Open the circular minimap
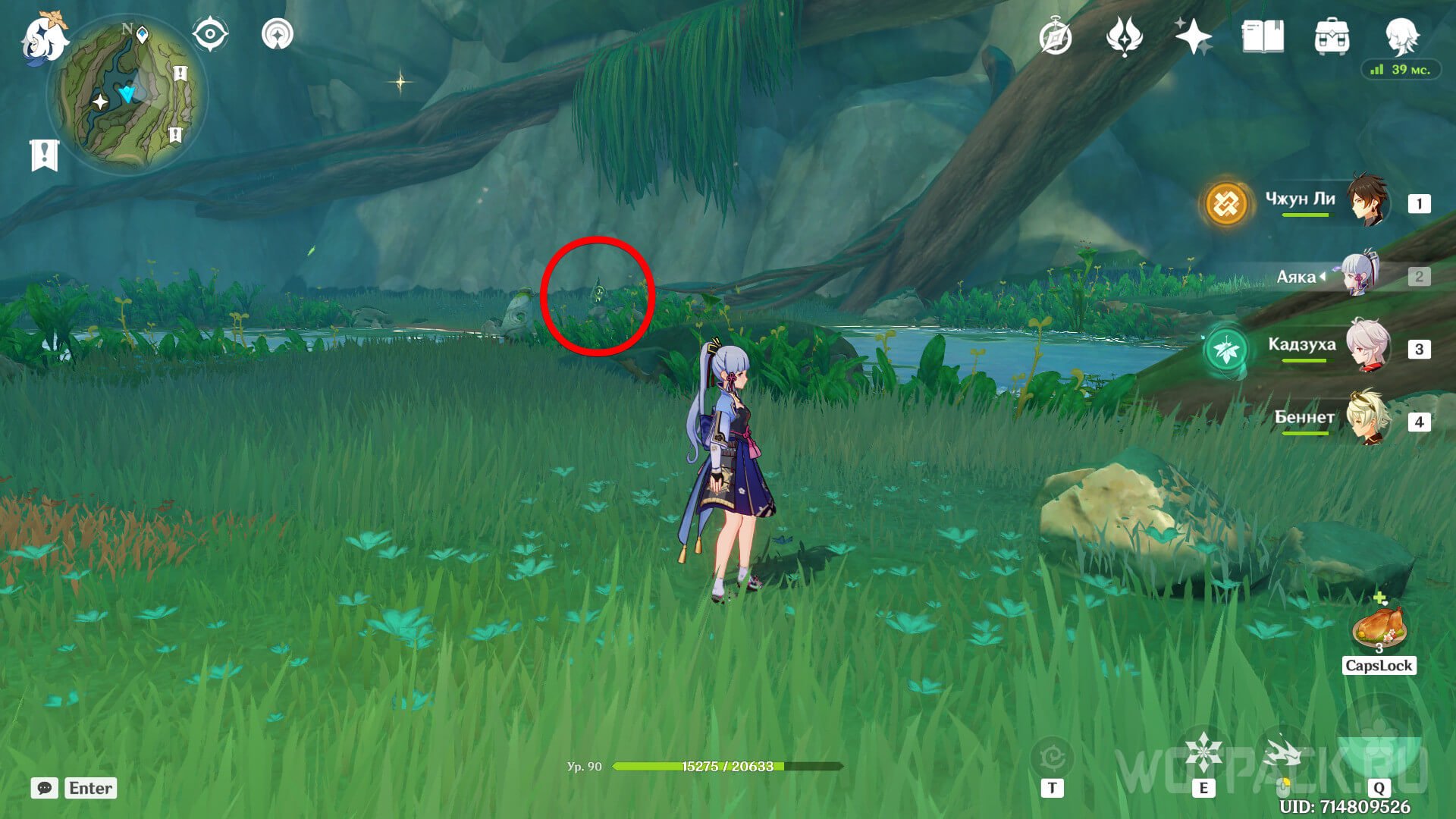The height and width of the screenshot is (819, 1456). tap(127, 95)
